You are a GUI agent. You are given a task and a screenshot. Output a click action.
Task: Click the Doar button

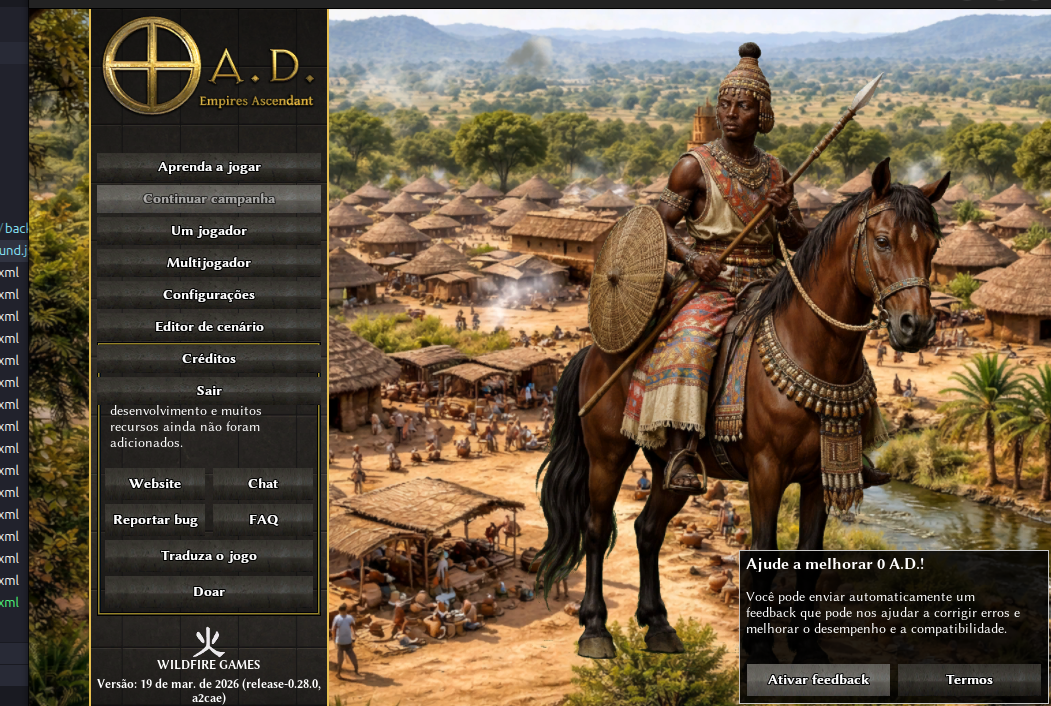click(x=209, y=592)
